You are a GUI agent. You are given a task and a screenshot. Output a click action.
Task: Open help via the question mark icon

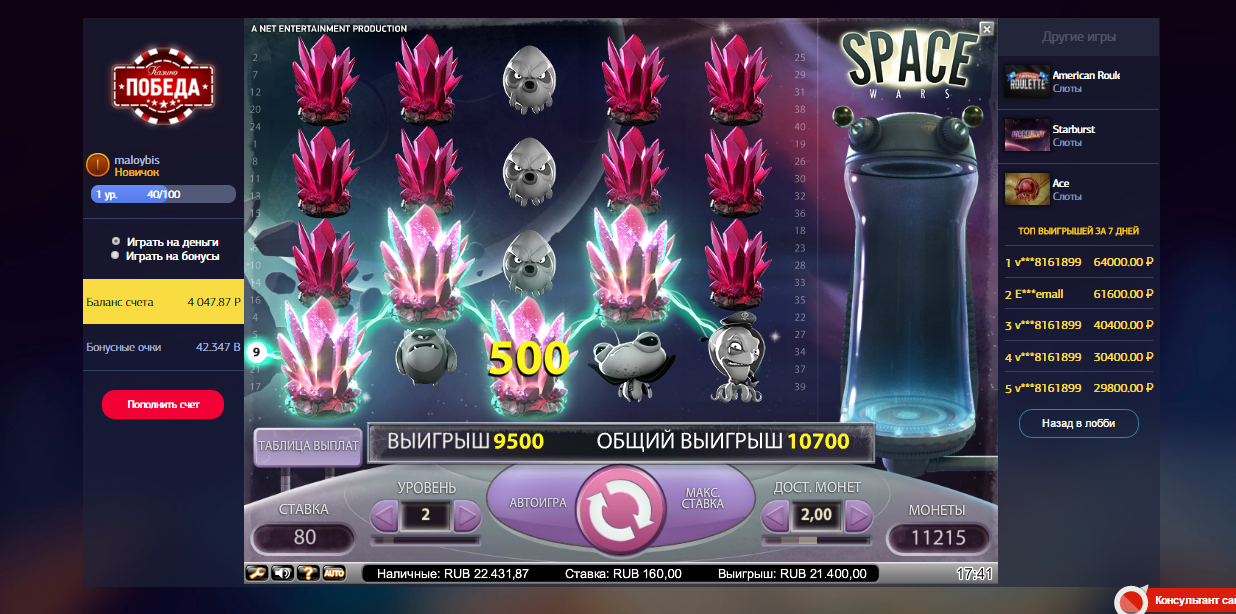tap(308, 573)
